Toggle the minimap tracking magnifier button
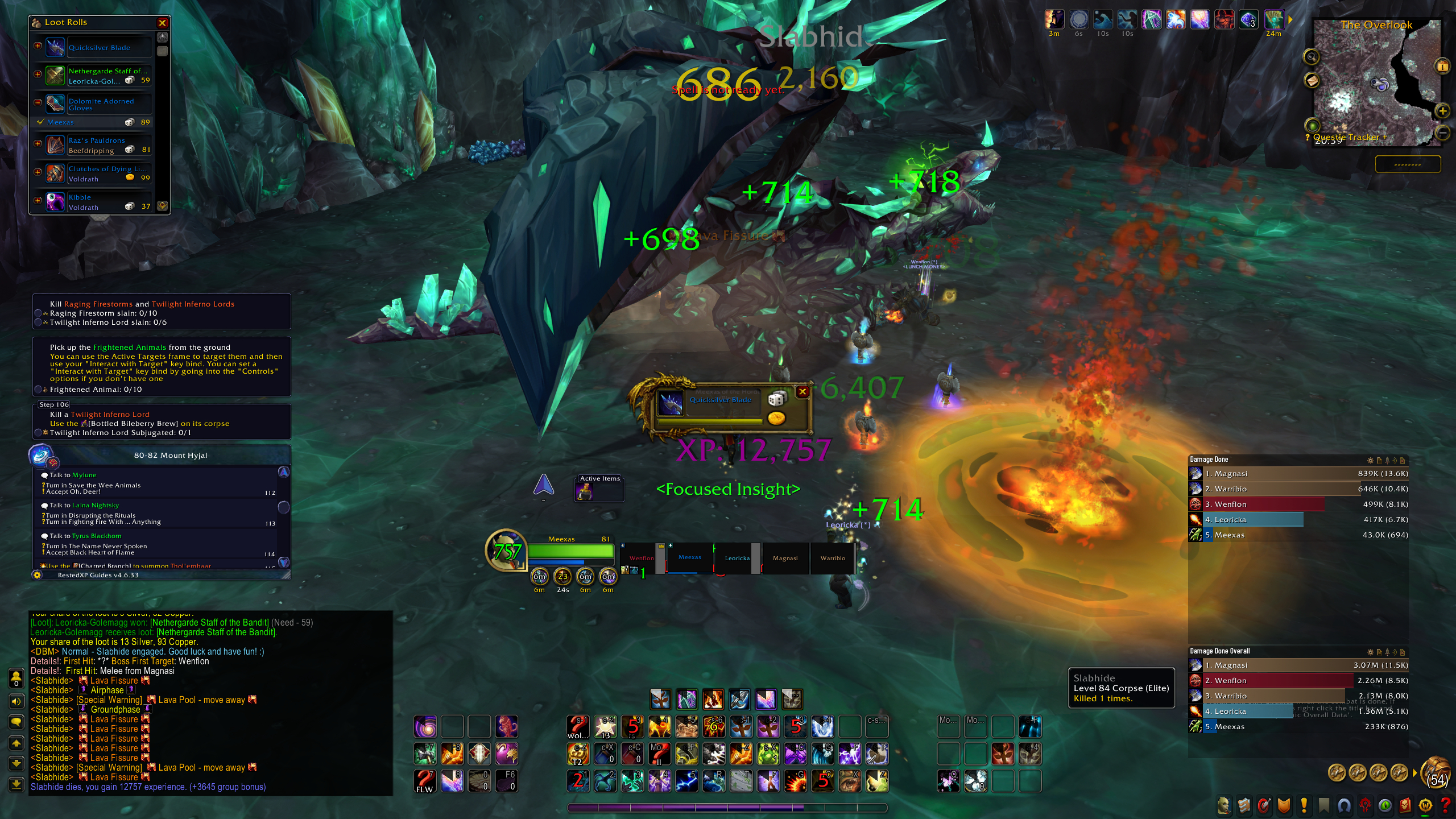The image size is (1456, 819). [x=1312, y=57]
